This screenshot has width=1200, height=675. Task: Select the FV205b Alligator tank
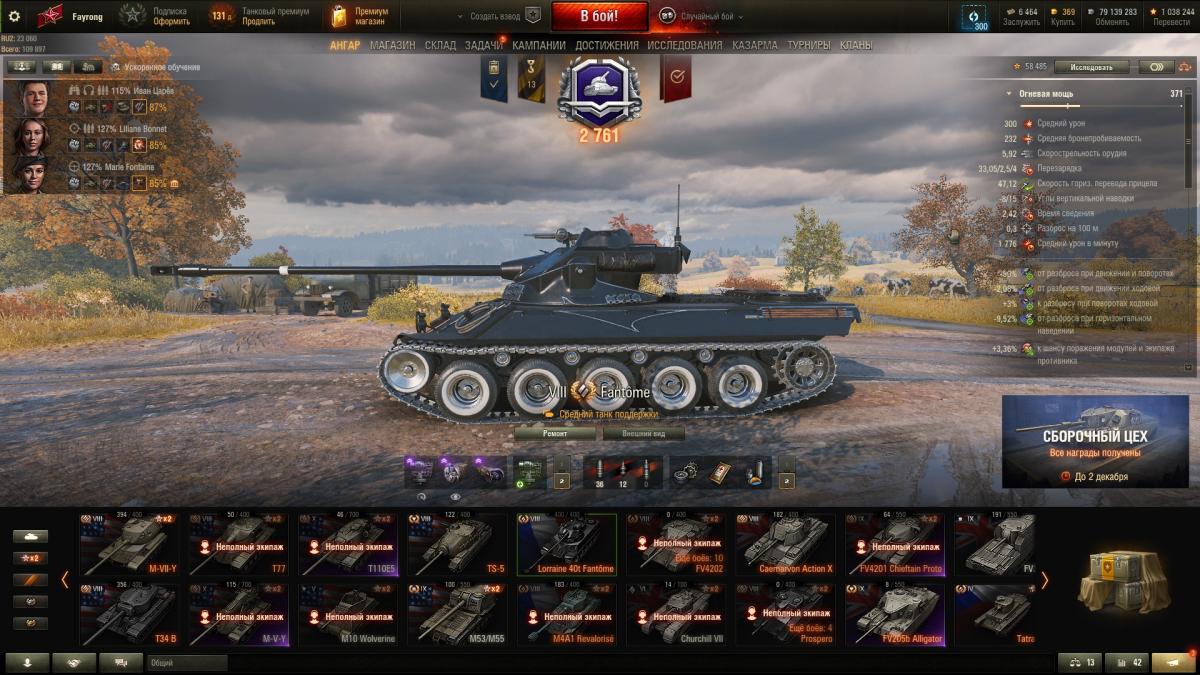894,614
